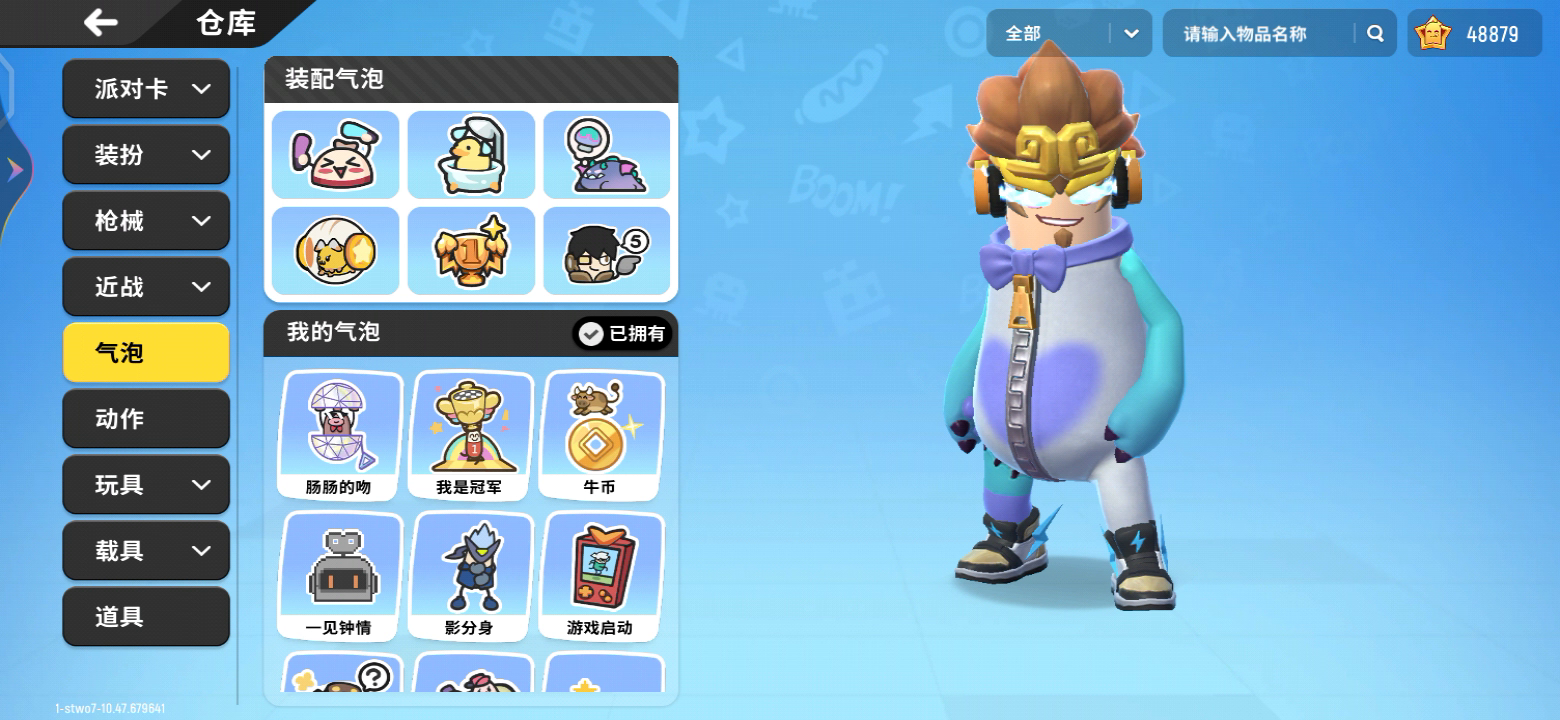Go back using the arrow button

pos(101,22)
